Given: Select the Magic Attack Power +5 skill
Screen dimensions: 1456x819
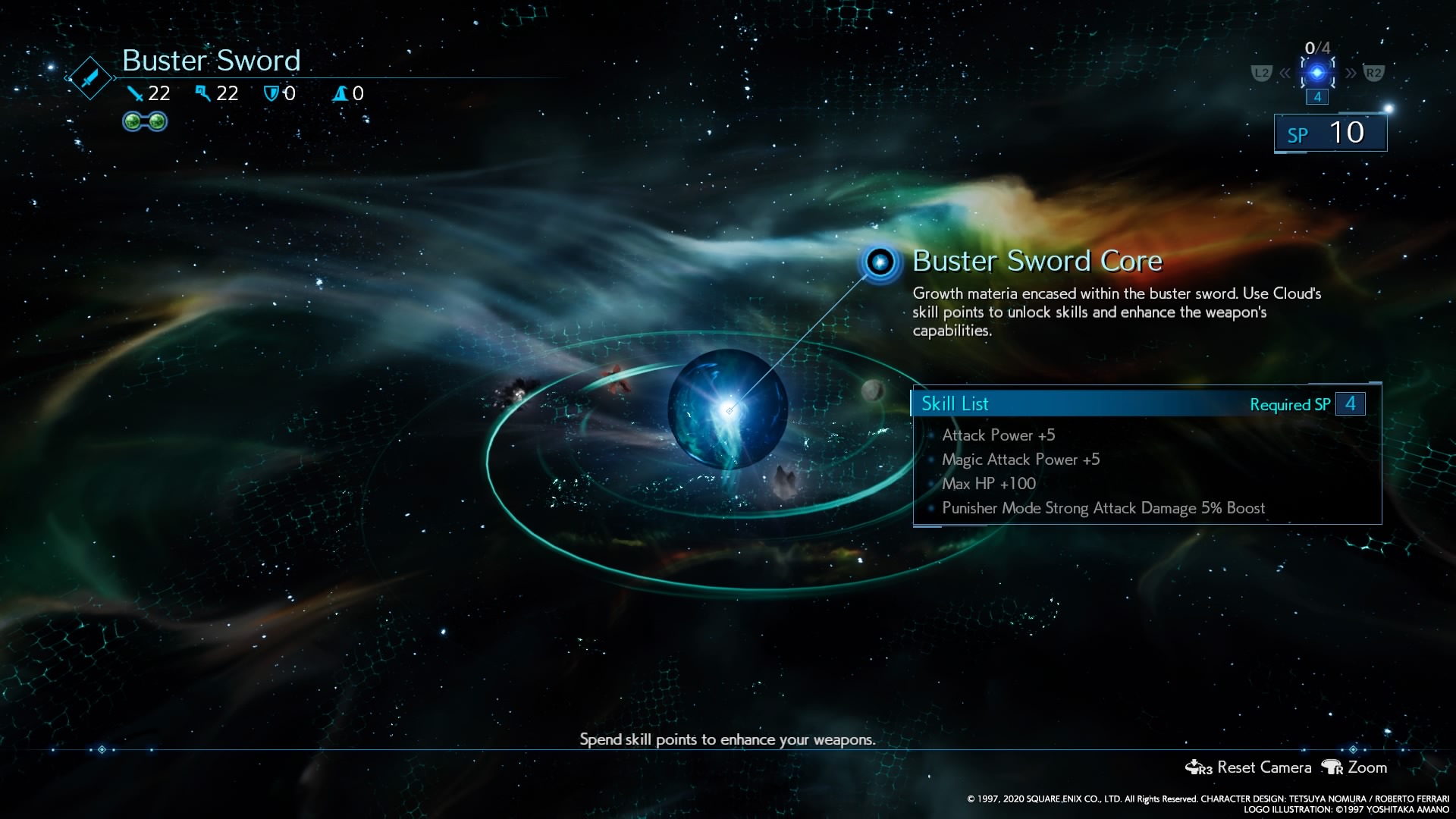Looking at the screenshot, I should tap(1020, 460).
